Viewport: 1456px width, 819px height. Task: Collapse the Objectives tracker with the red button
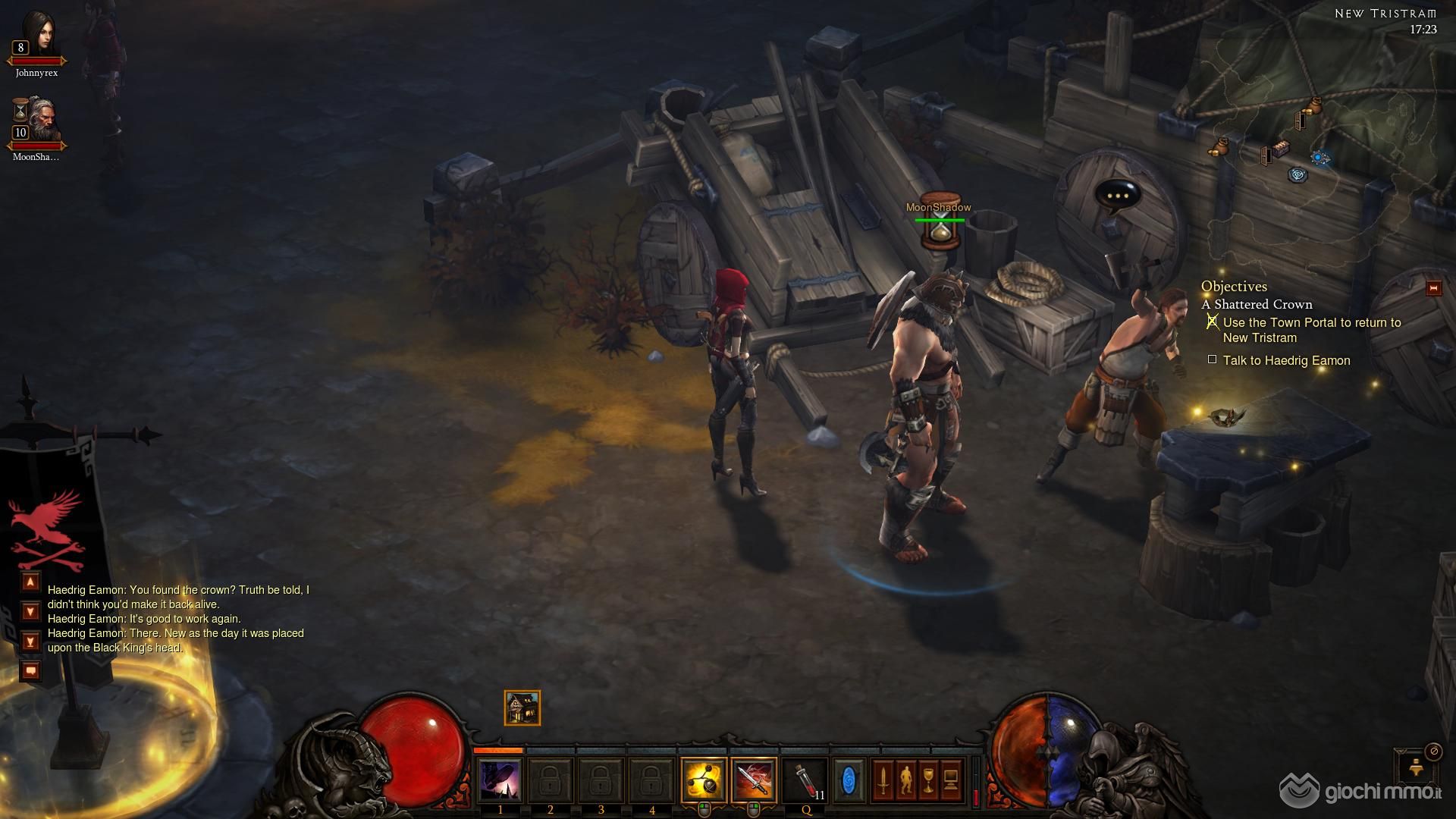coord(1433,288)
